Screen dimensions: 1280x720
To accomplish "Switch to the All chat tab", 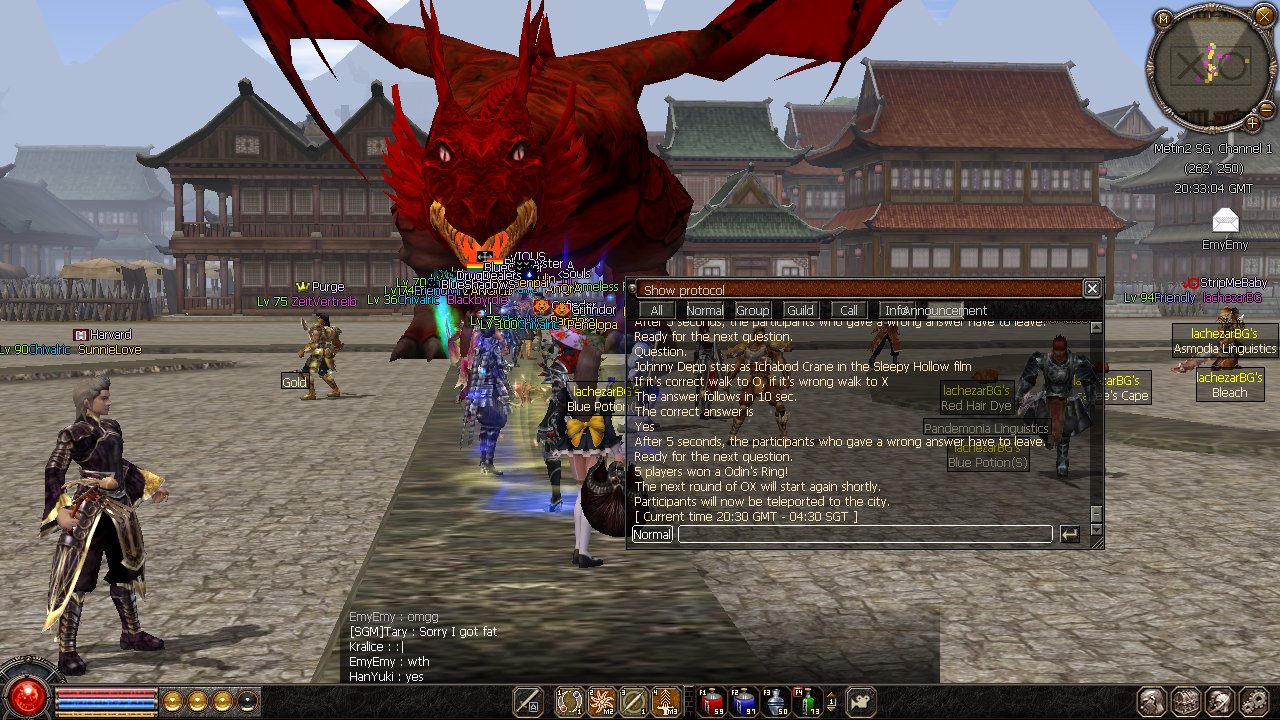I will [x=656, y=311].
